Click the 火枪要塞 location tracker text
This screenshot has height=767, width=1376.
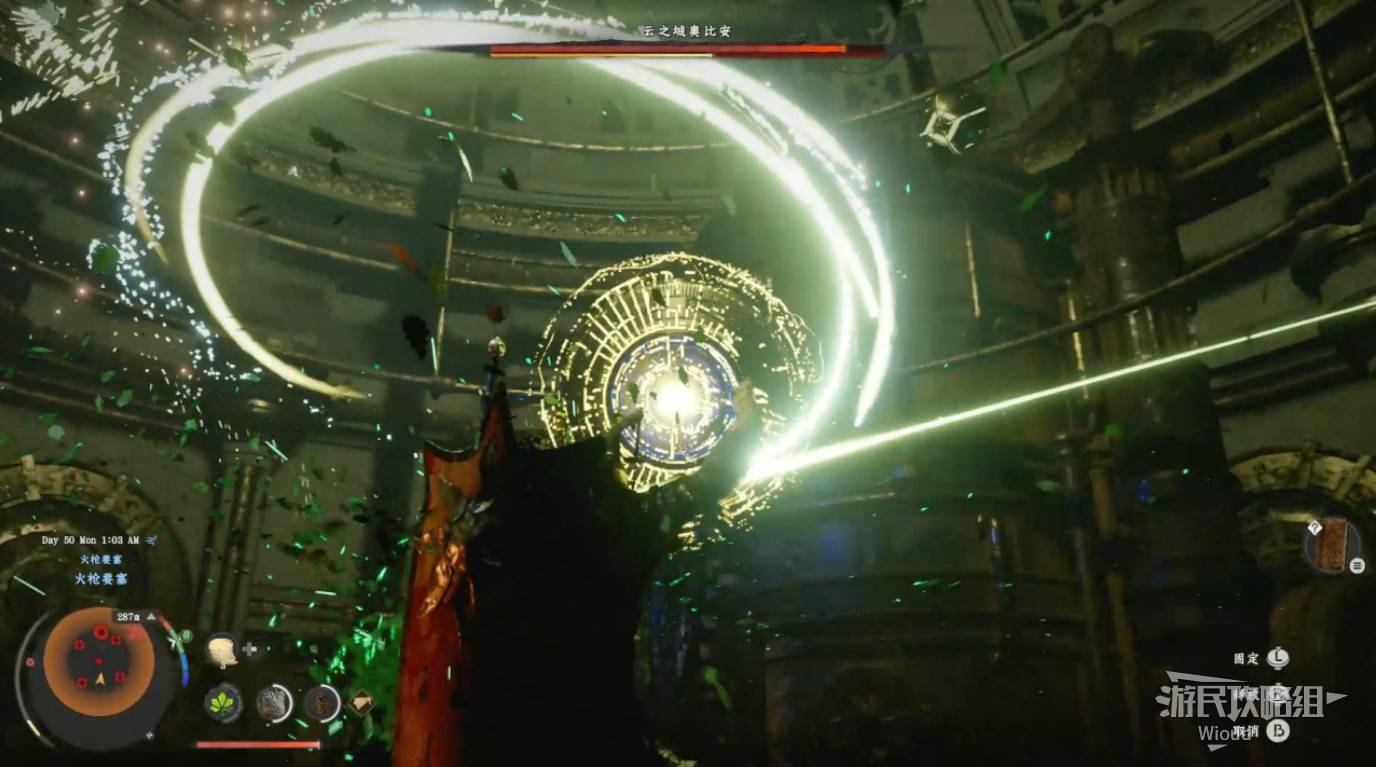tap(100, 578)
